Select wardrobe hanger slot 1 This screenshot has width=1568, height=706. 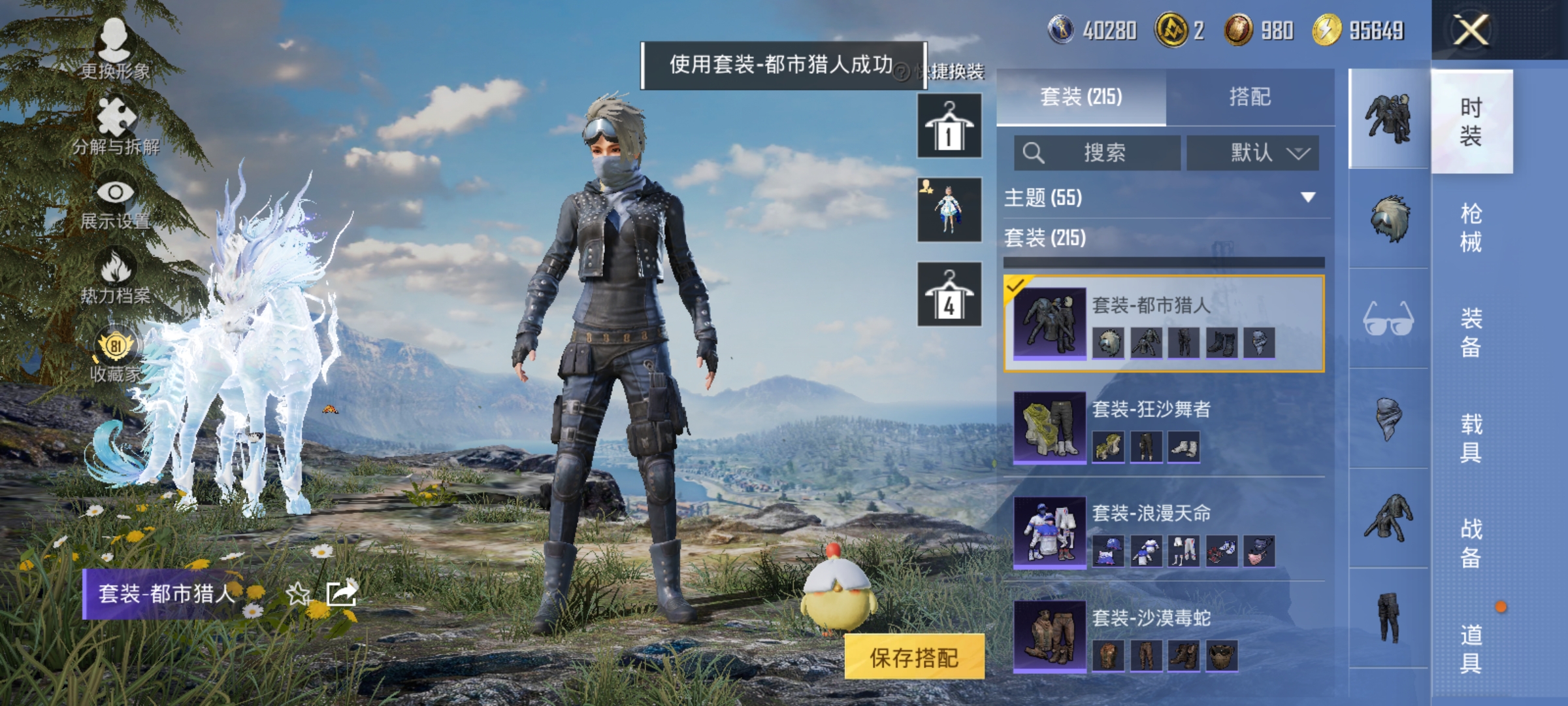tap(949, 124)
